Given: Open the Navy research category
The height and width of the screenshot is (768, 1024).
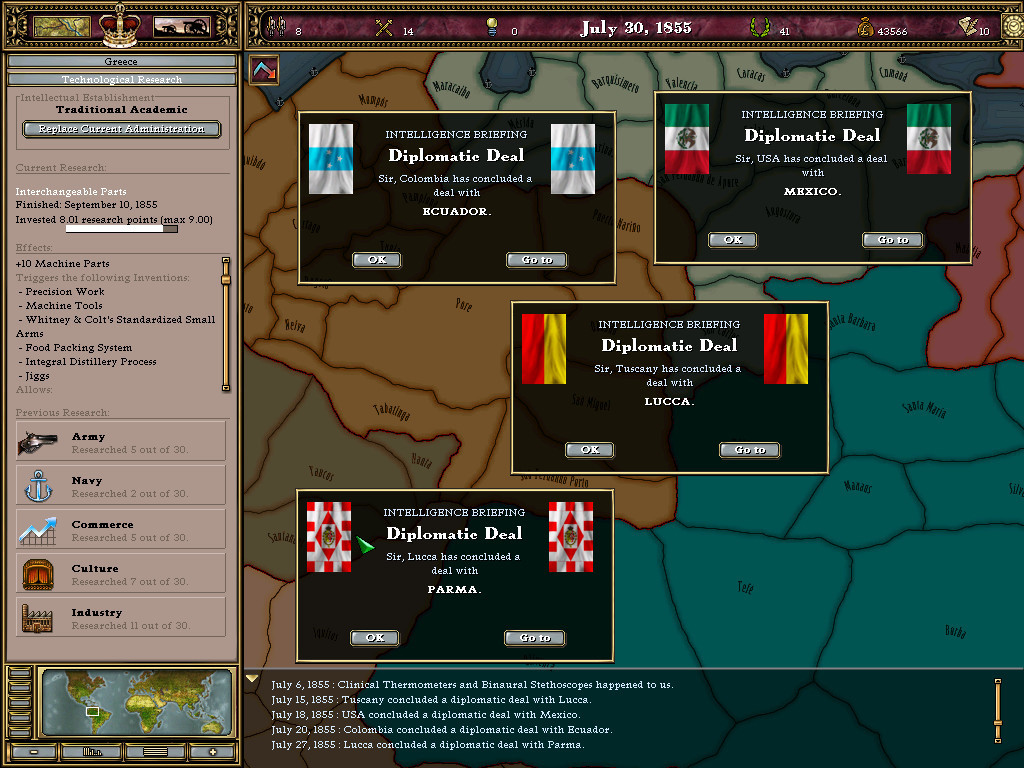Looking at the screenshot, I should 121,486.
